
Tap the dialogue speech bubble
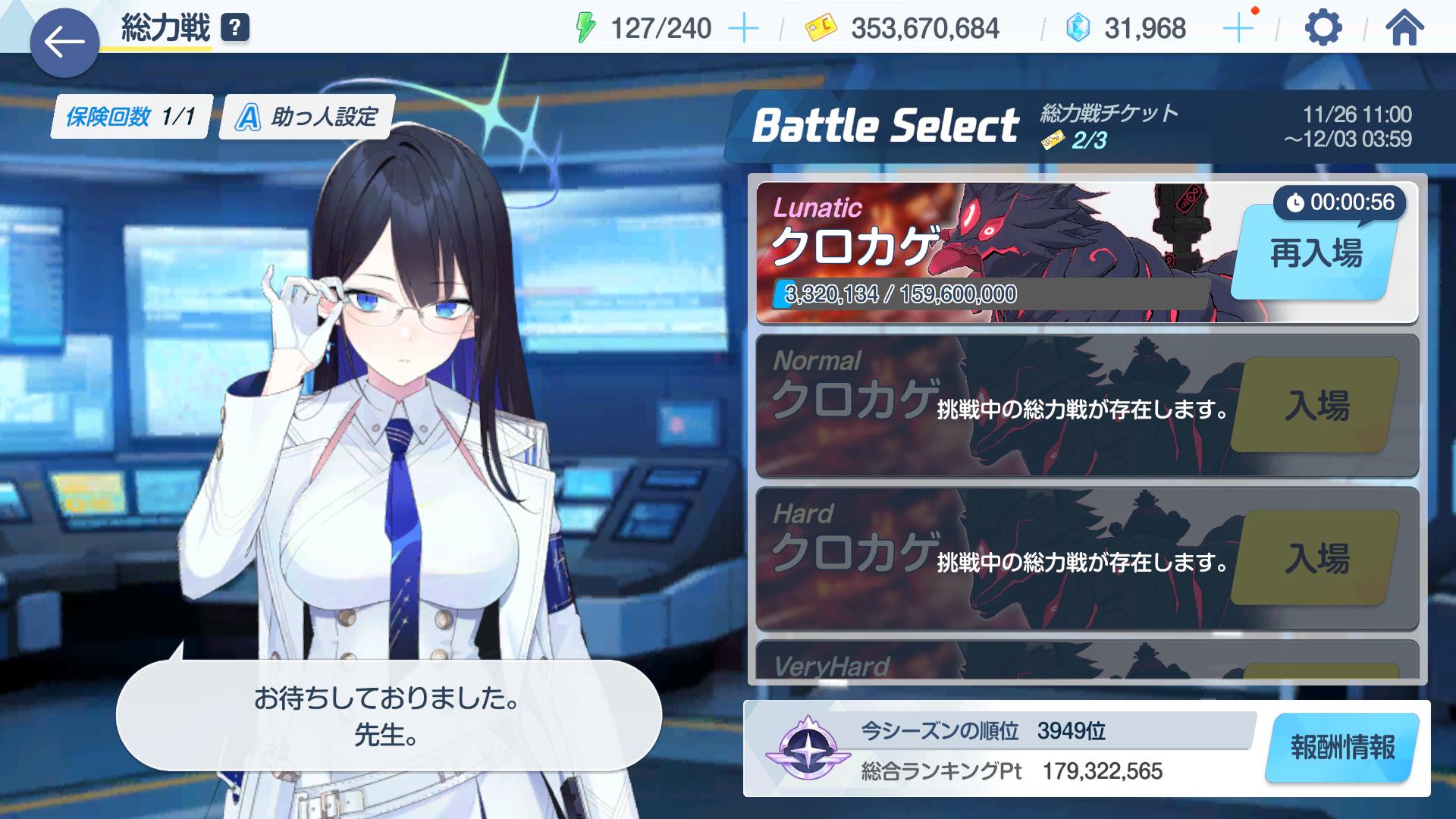[x=388, y=715]
